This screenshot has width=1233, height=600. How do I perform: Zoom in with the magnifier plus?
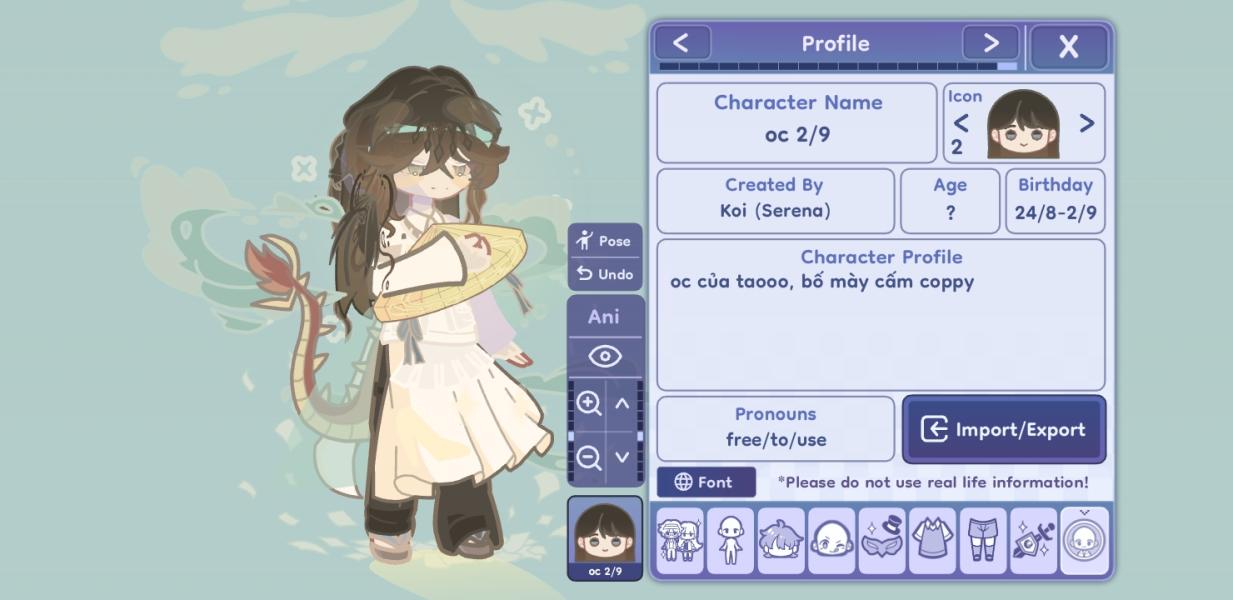point(588,403)
